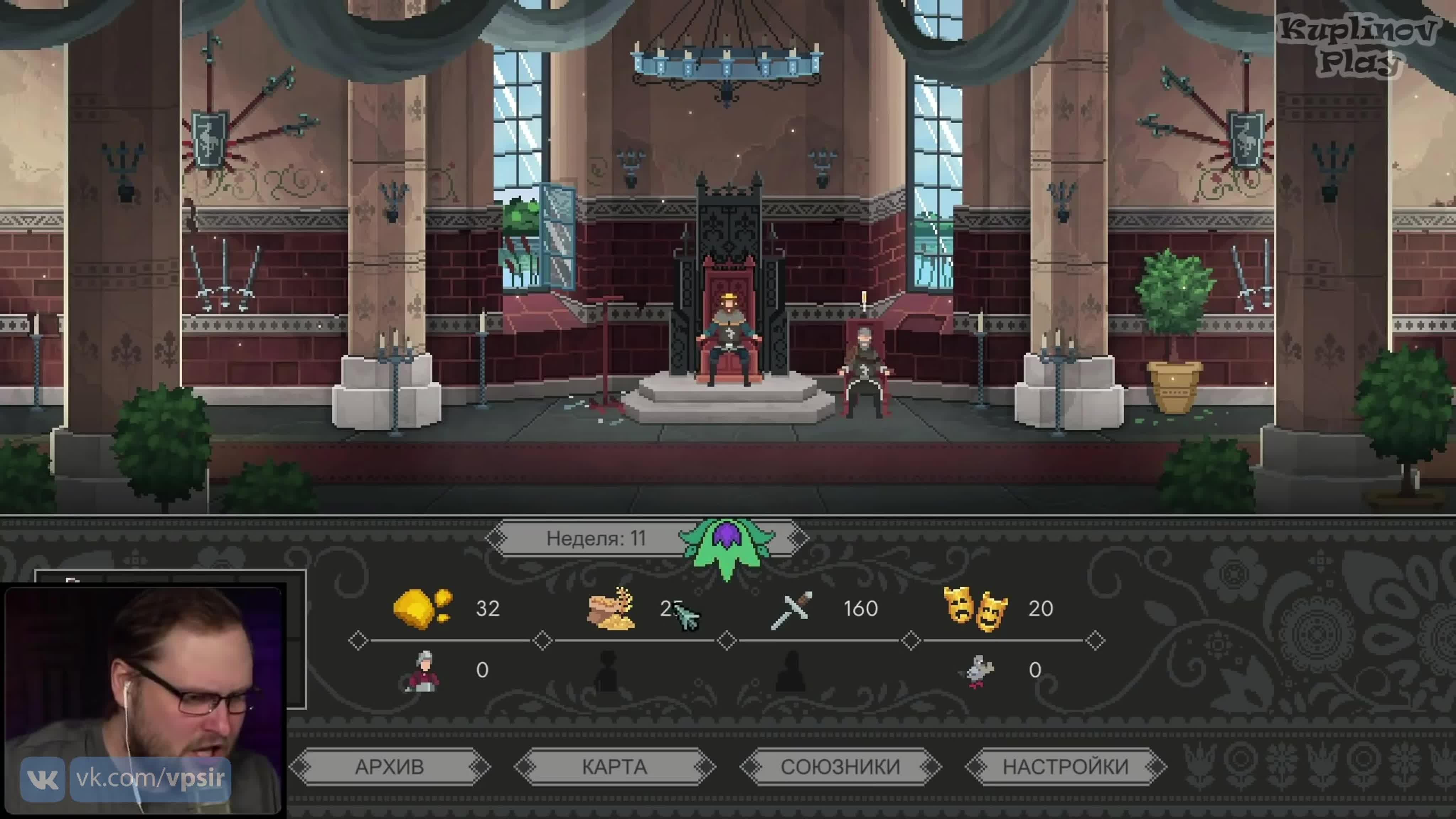This screenshot has width=1456, height=819.
Task: Click the grey-haired advisor portrait icon
Action: pos(423,671)
